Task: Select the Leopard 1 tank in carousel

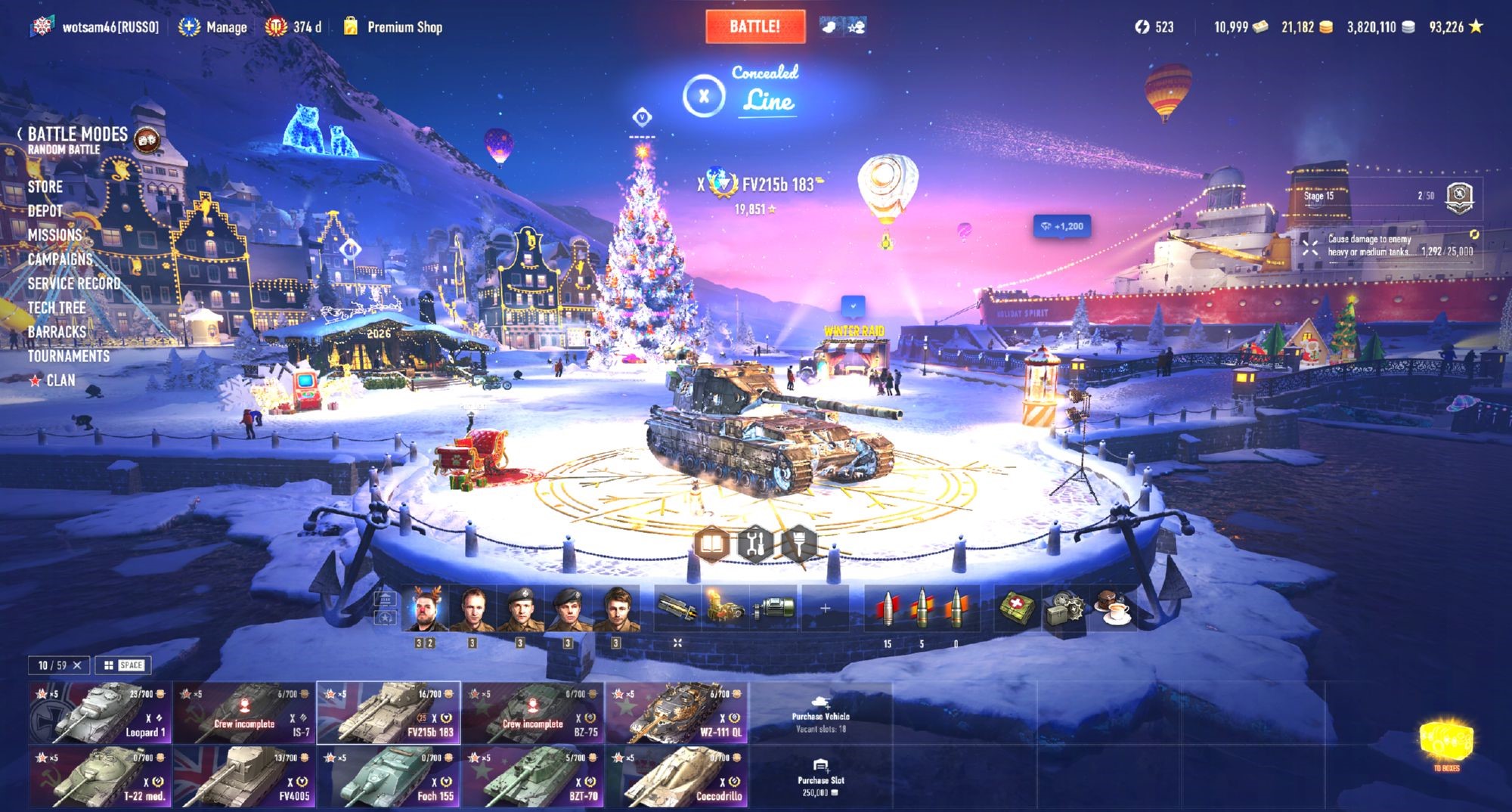Action: pos(101,713)
